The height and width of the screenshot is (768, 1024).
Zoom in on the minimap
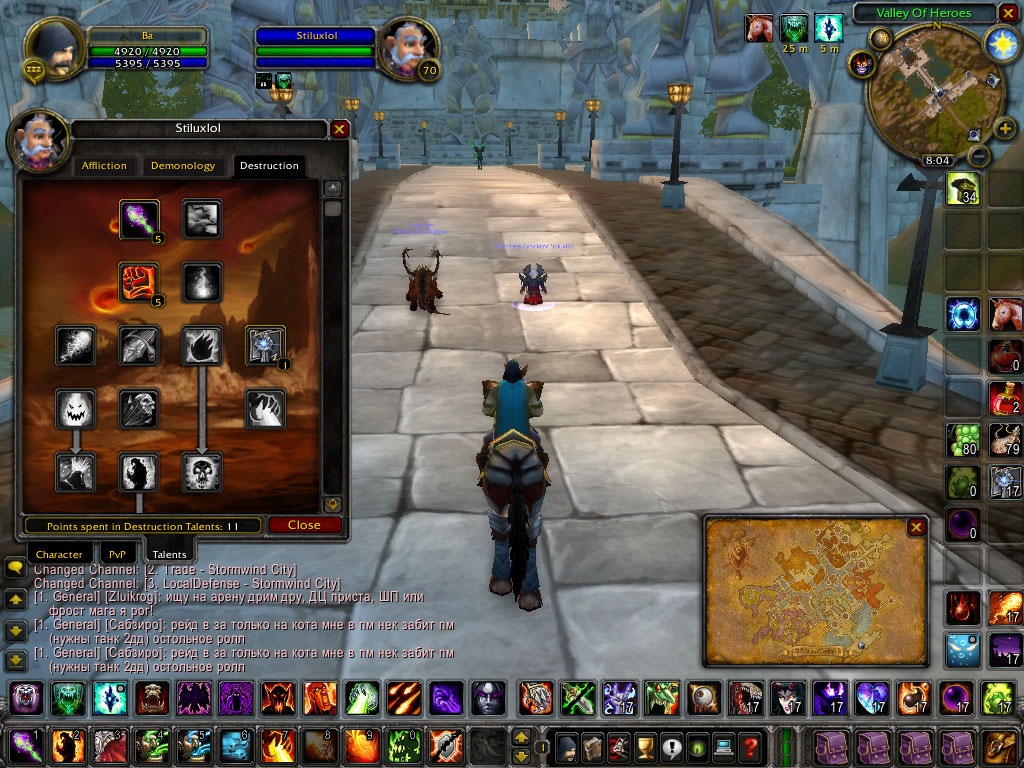pos(1004,128)
